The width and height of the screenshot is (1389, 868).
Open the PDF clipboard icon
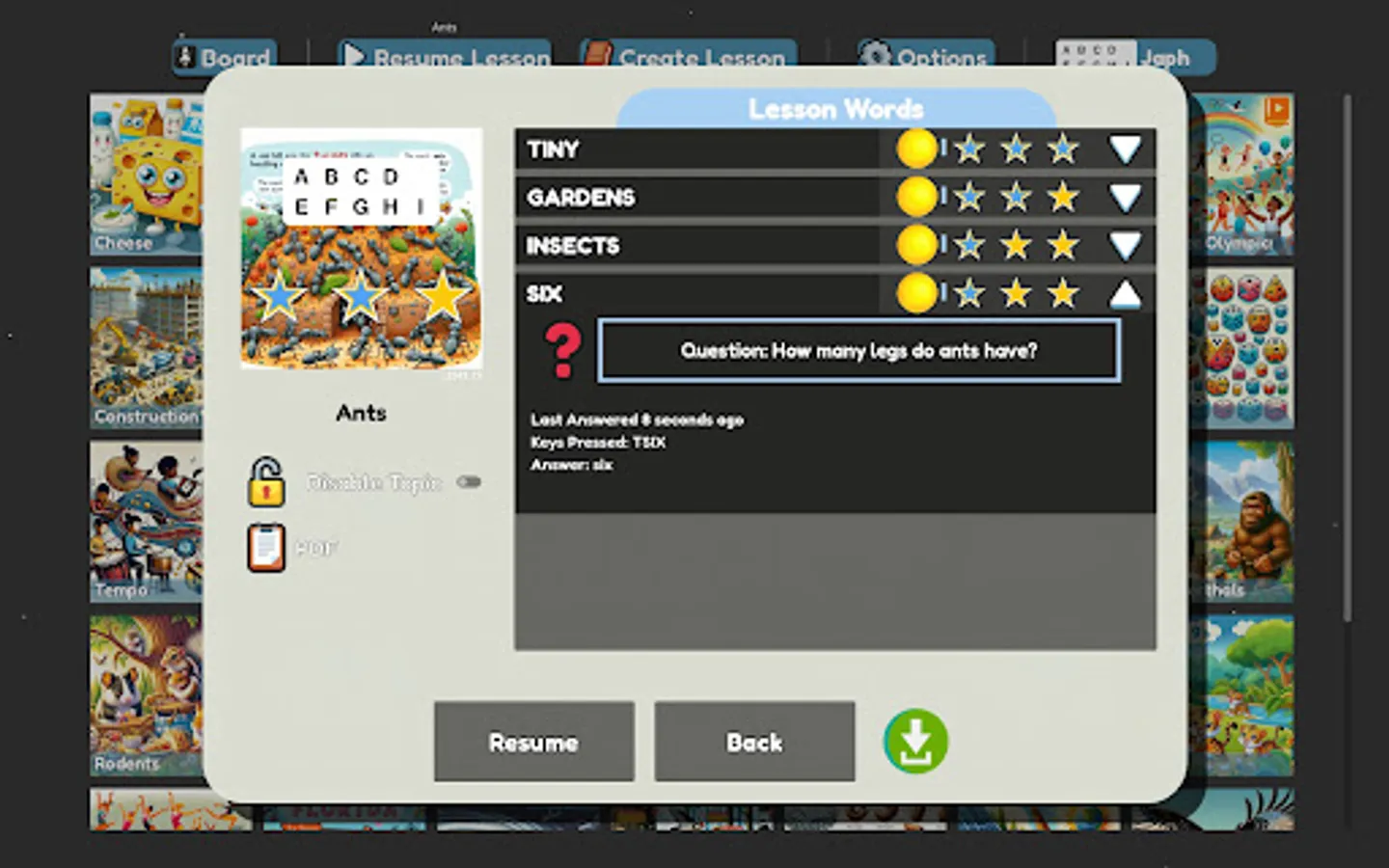coord(264,546)
